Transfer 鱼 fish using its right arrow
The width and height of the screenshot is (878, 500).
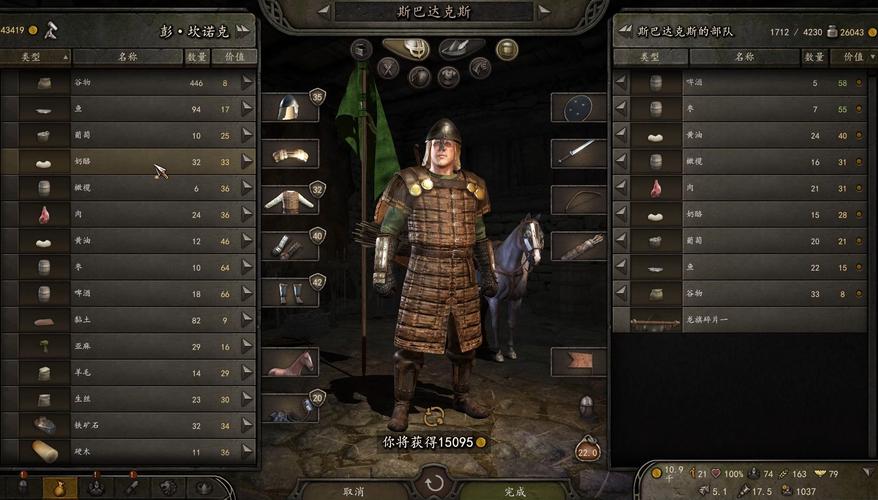[x=246, y=109]
